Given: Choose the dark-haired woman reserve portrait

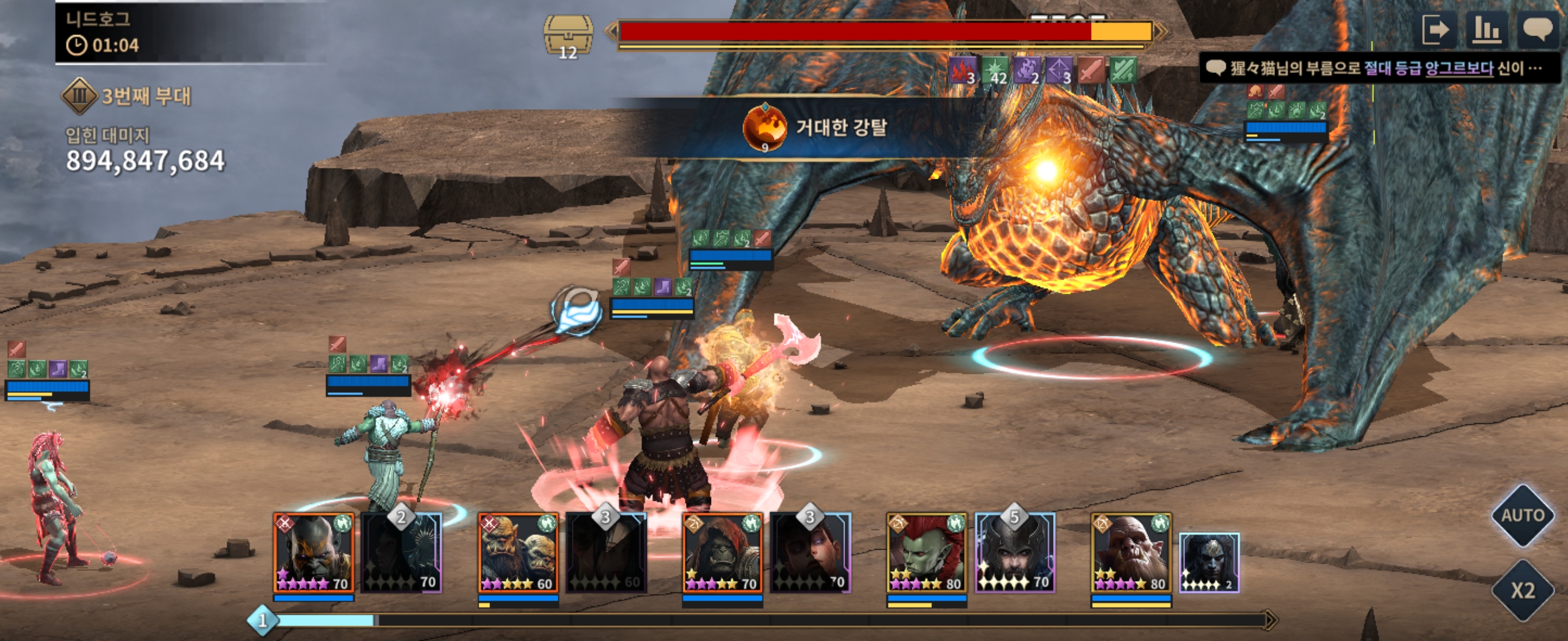Looking at the screenshot, I should click(x=810, y=553).
